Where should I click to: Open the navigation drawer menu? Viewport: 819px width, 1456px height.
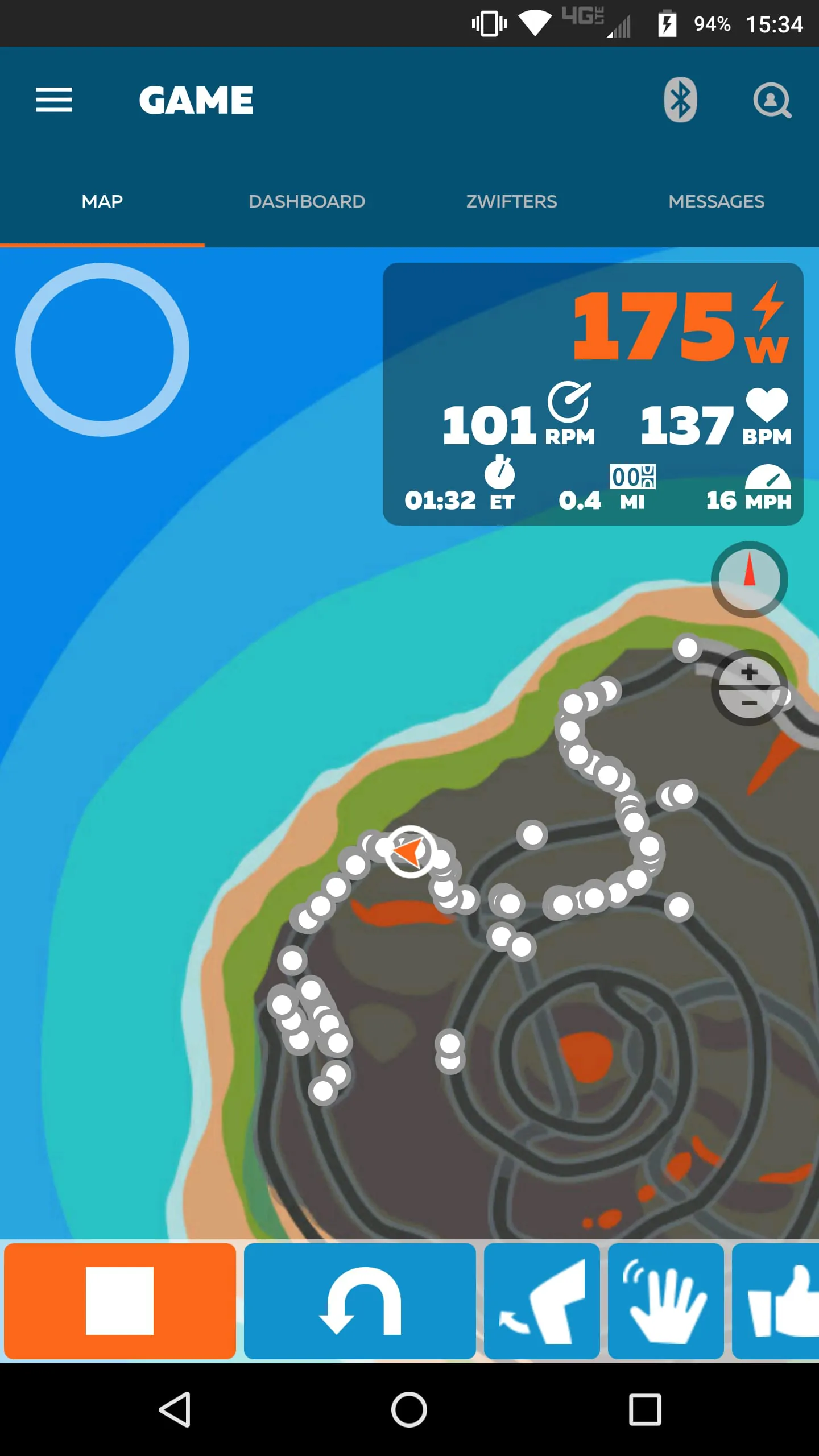point(54,100)
